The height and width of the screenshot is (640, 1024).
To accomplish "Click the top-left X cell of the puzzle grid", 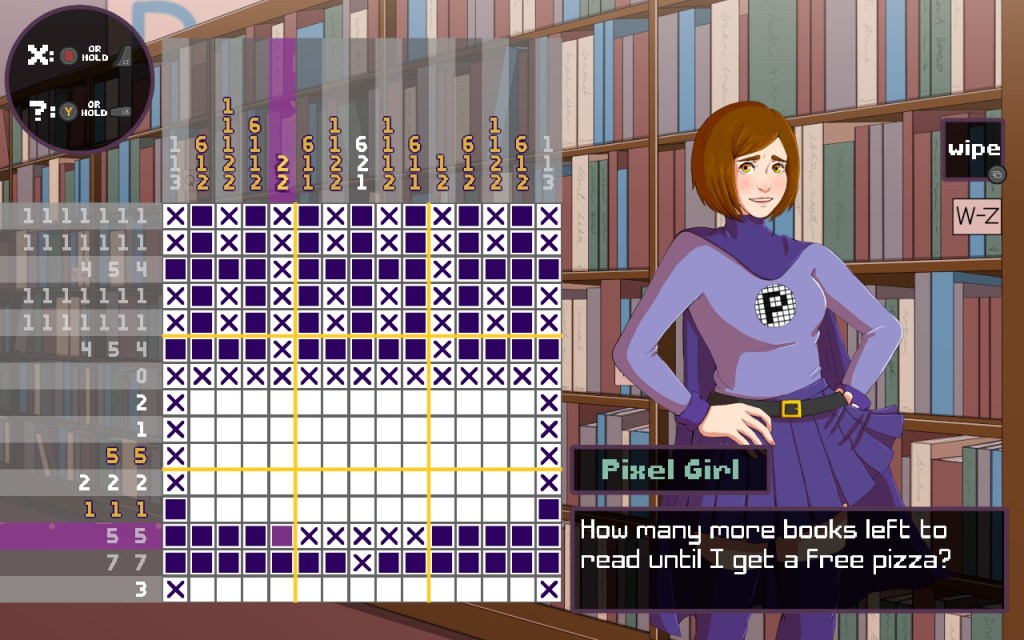I will (176, 215).
